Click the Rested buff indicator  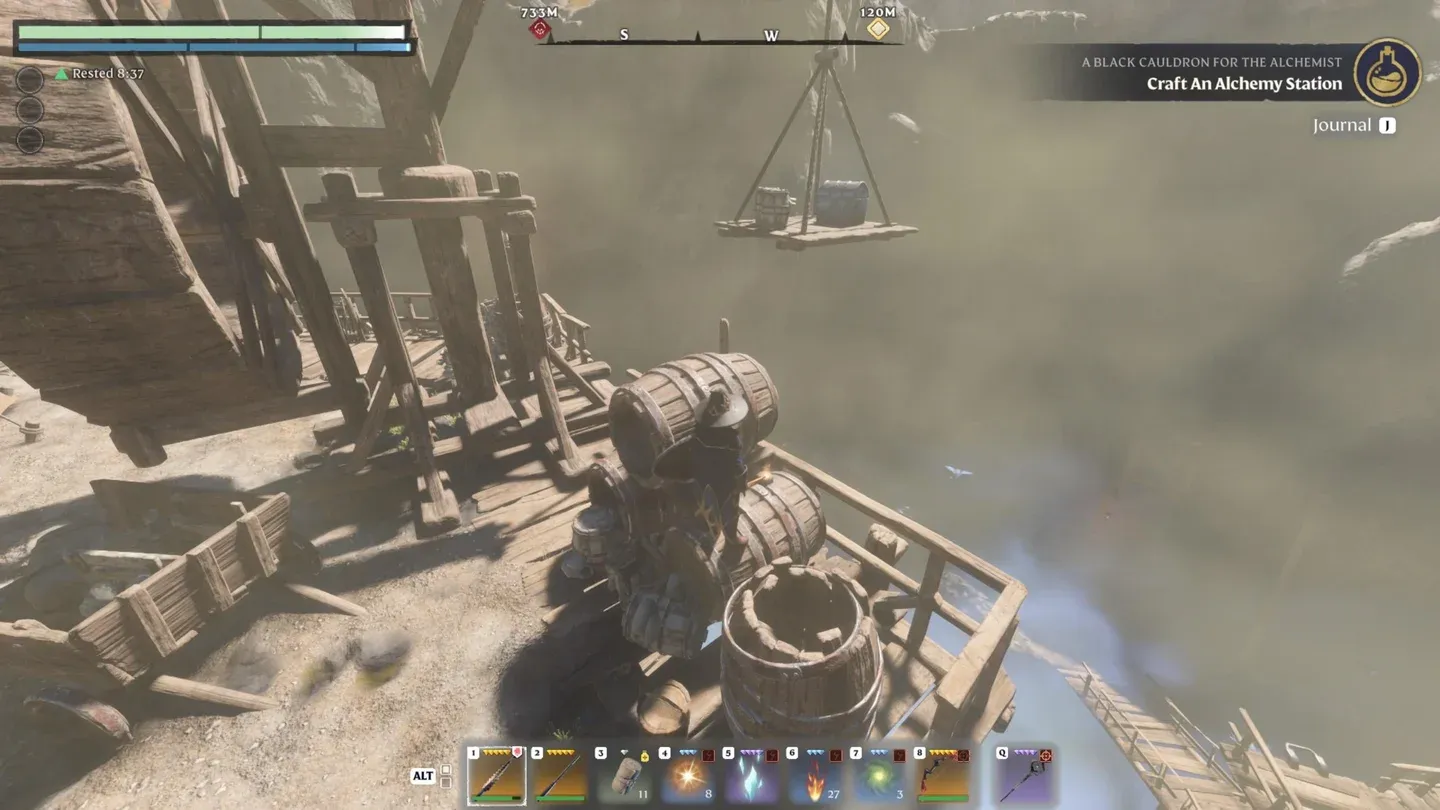click(100, 74)
